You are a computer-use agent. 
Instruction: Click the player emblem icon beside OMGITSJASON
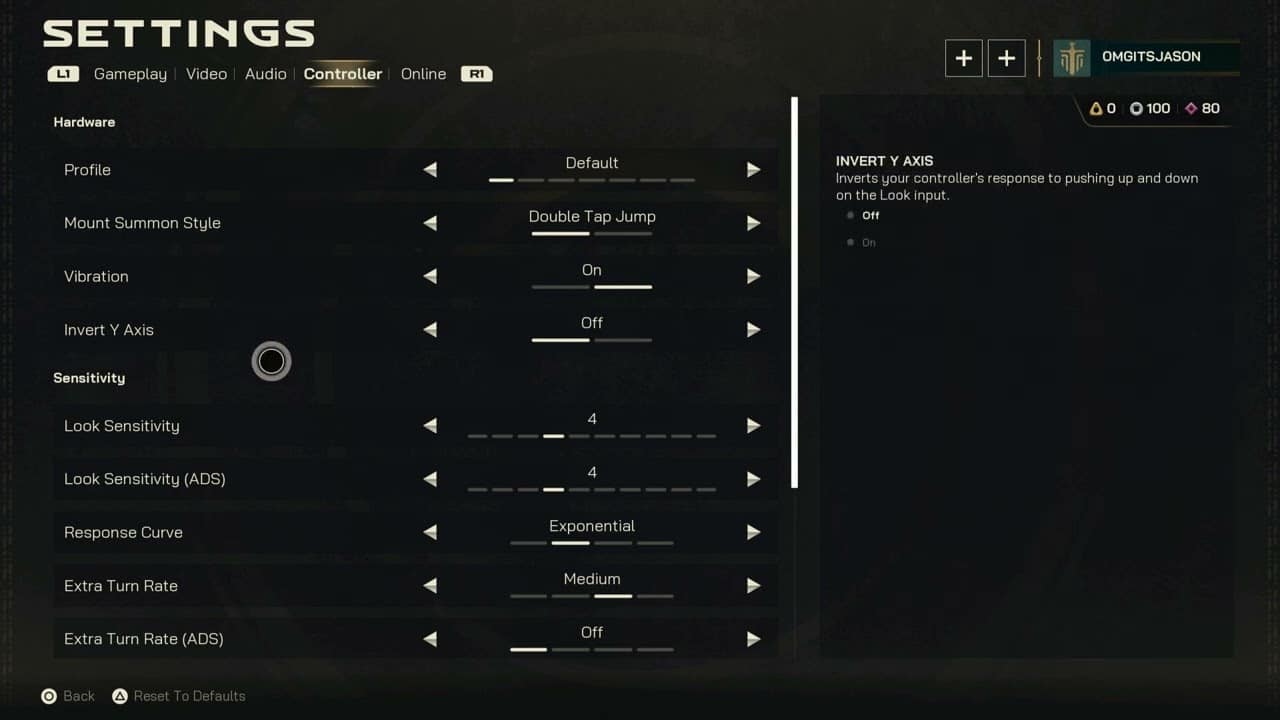pyautogui.click(x=1072, y=57)
